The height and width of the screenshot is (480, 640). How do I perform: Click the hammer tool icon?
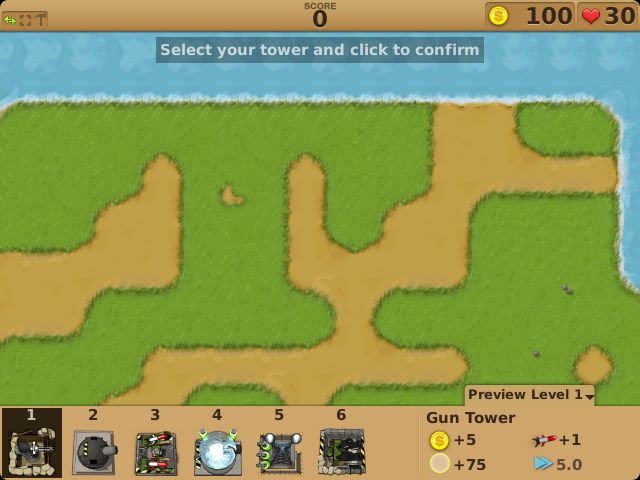point(40,19)
